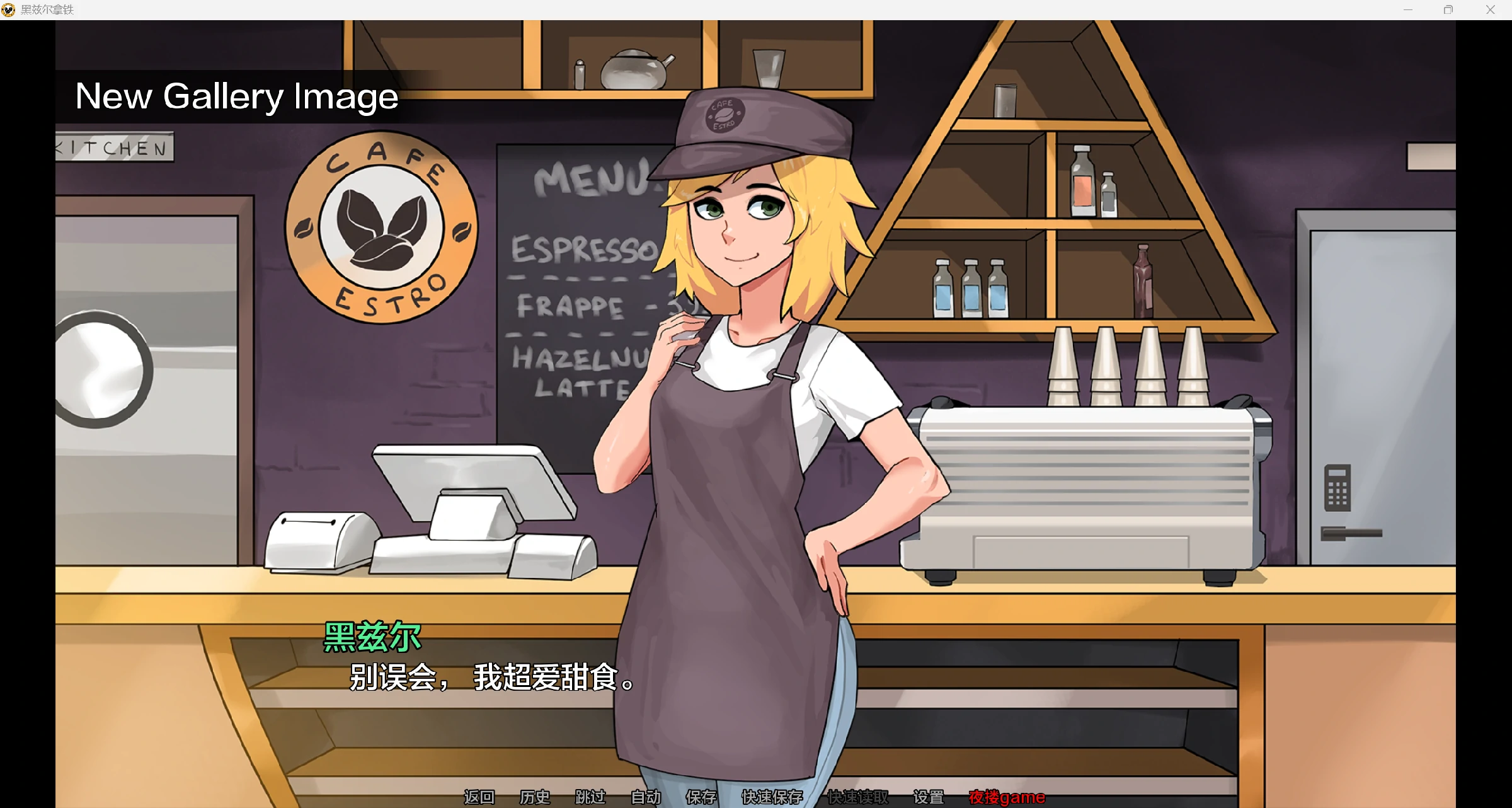Click 快速读取 (Quick Load)
Viewport: 1512px width, 808px height.
[857, 797]
